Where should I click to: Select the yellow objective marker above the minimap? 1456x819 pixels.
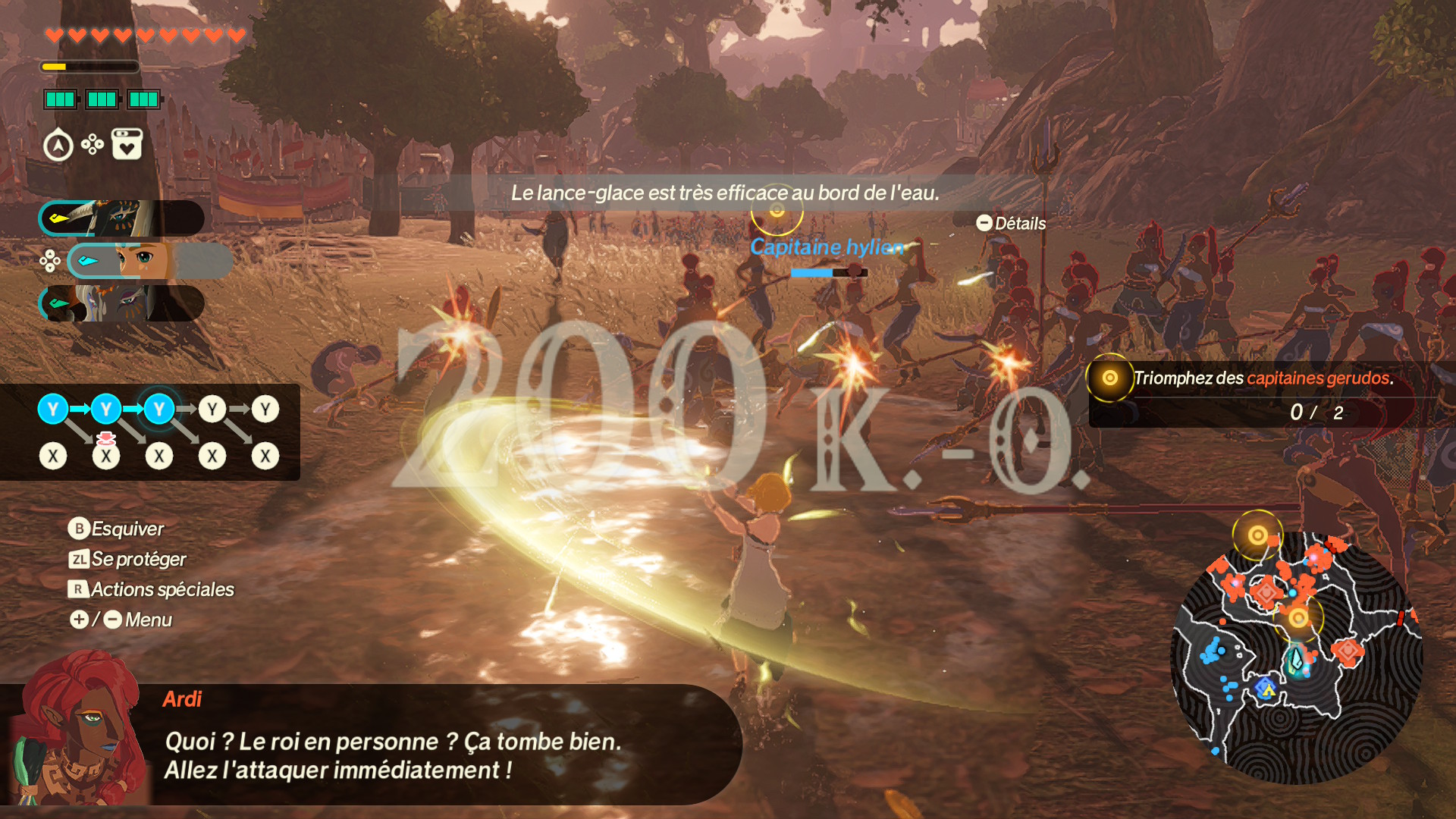click(x=1257, y=535)
